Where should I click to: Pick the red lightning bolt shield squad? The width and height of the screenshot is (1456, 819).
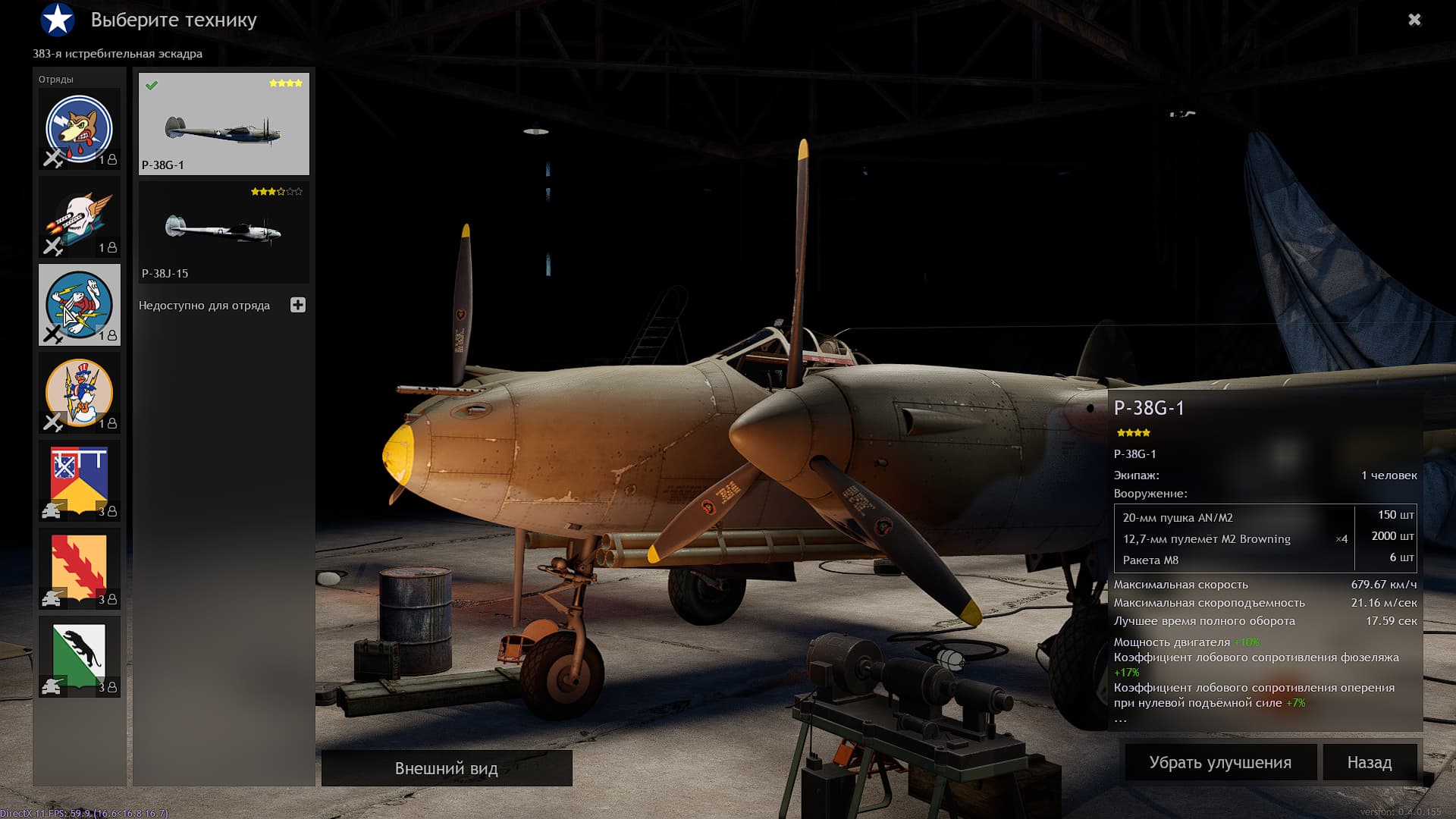click(80, 569)
